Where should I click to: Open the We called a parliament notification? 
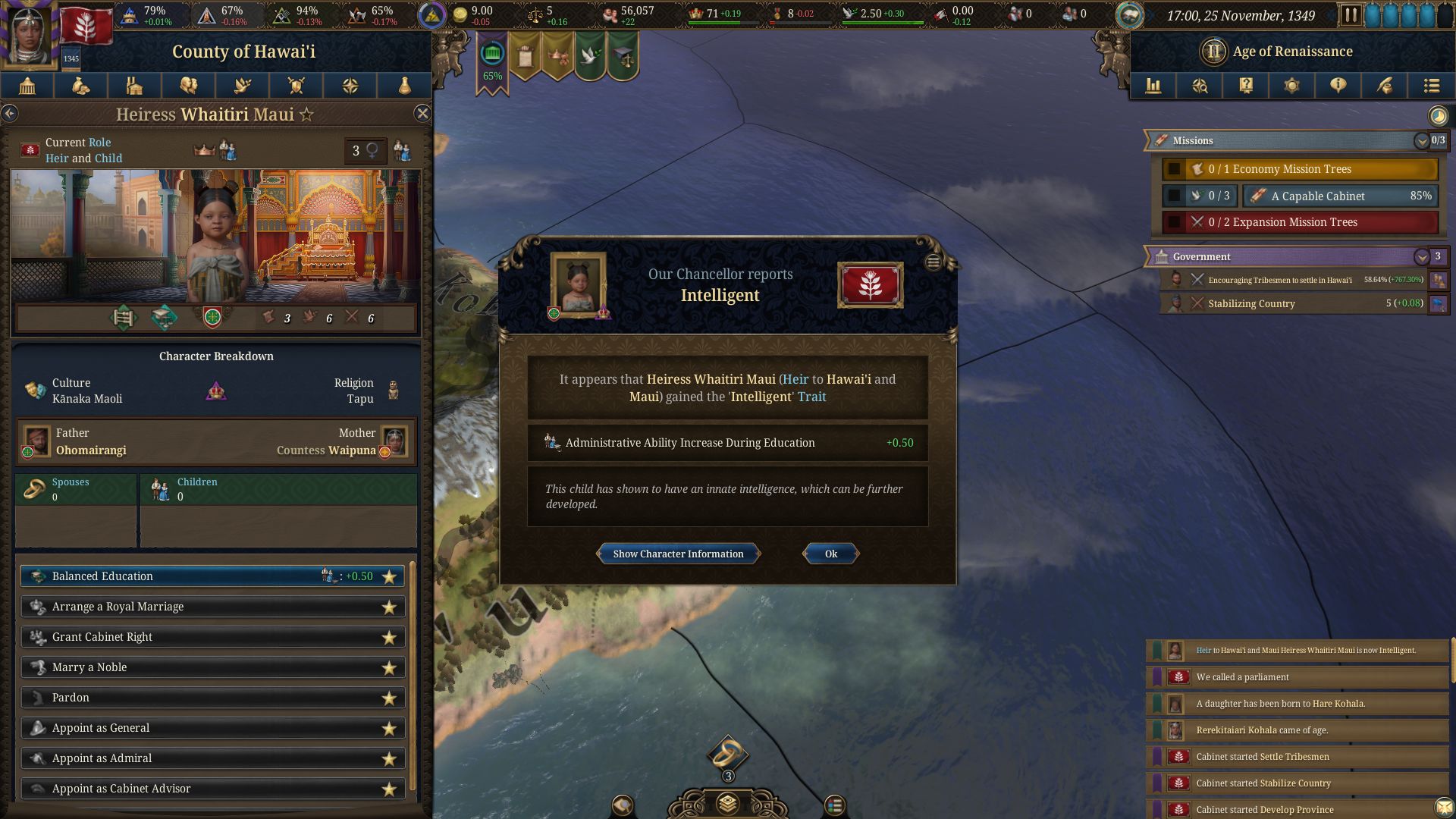pos(1297,677)
